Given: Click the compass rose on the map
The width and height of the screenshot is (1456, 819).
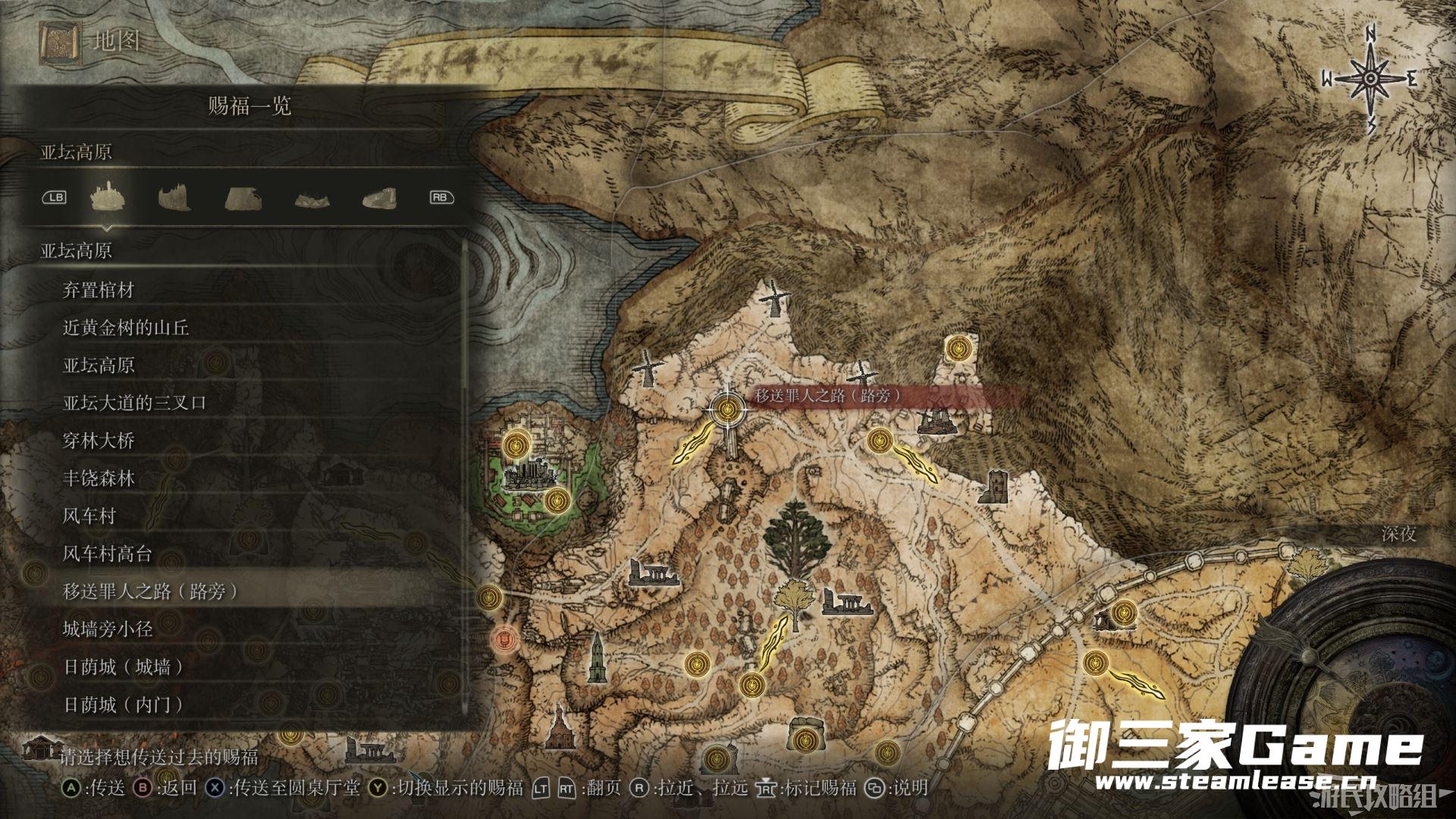Looking at the screenshot, I should coord(1371,79).
